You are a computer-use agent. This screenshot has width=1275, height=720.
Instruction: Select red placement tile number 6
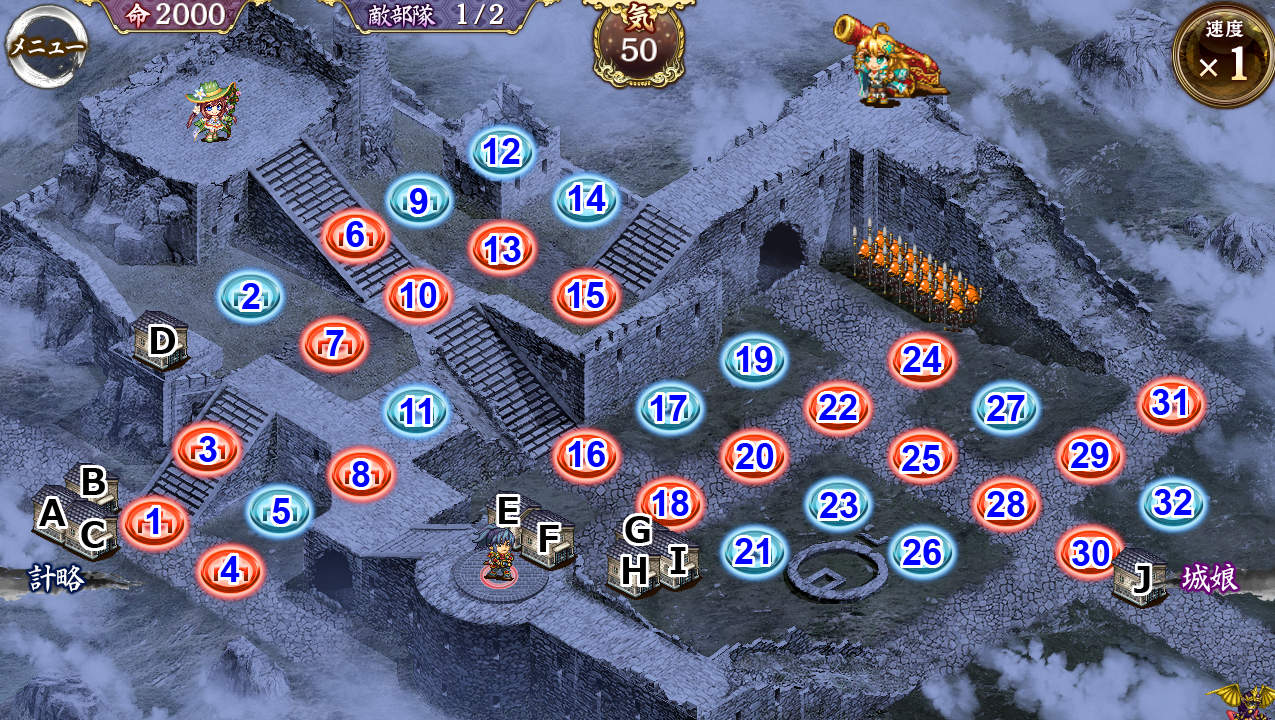[x=355, y=236]
